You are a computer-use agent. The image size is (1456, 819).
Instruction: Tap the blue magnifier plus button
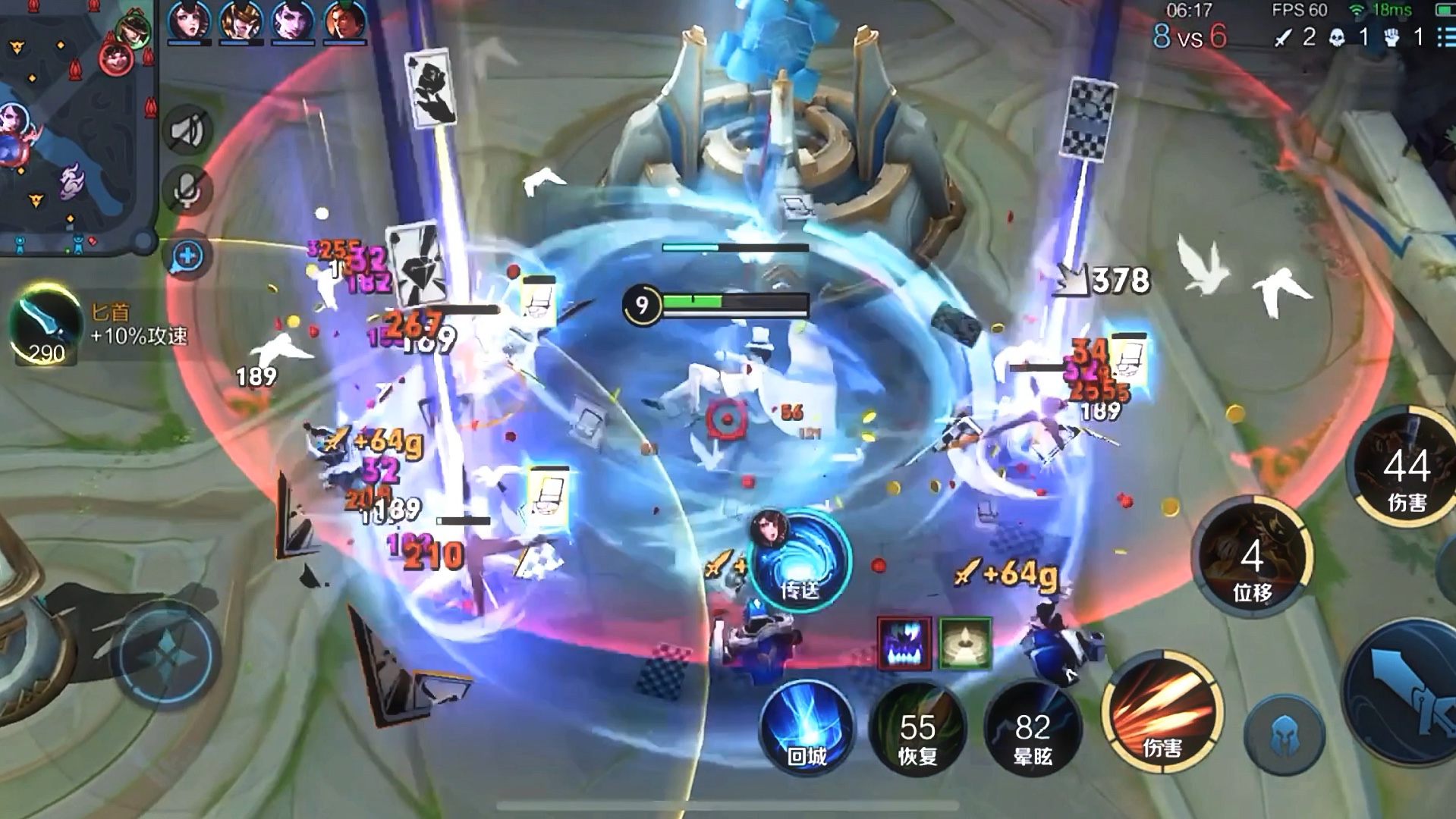pyautogui.click(x=187, y=256)
